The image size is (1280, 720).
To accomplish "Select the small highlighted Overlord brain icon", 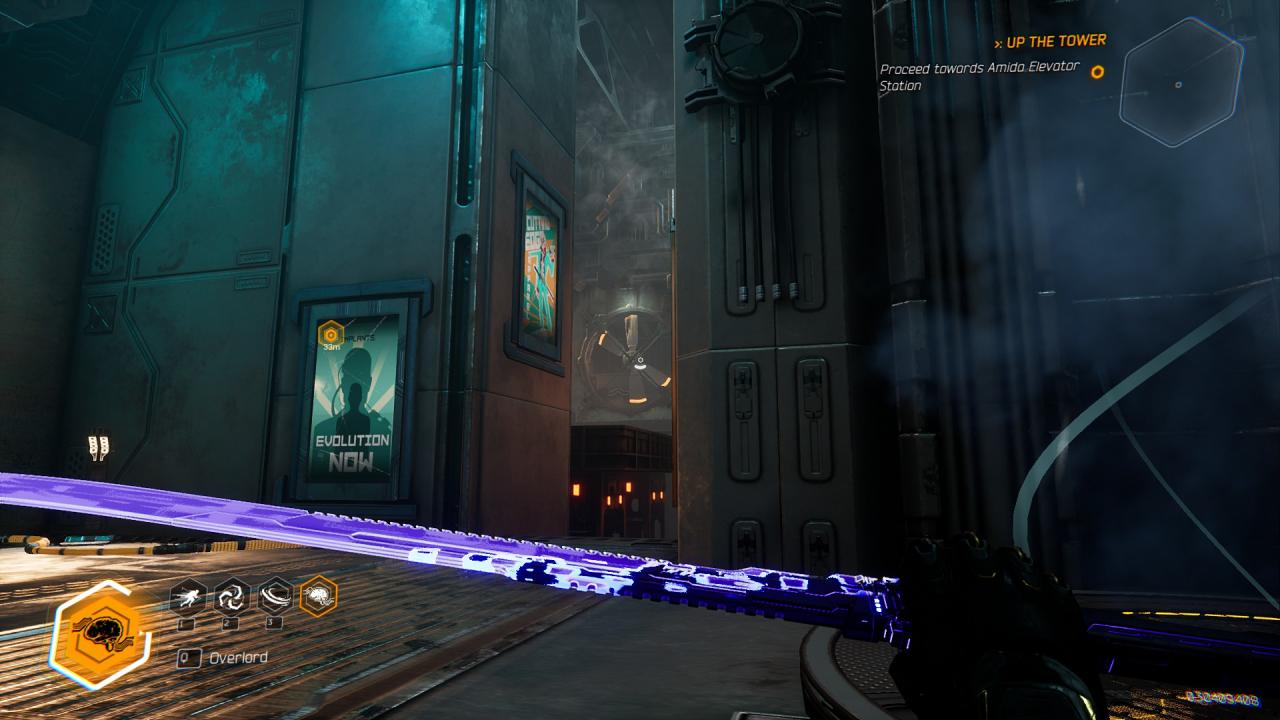I will [x=319, y=597].
